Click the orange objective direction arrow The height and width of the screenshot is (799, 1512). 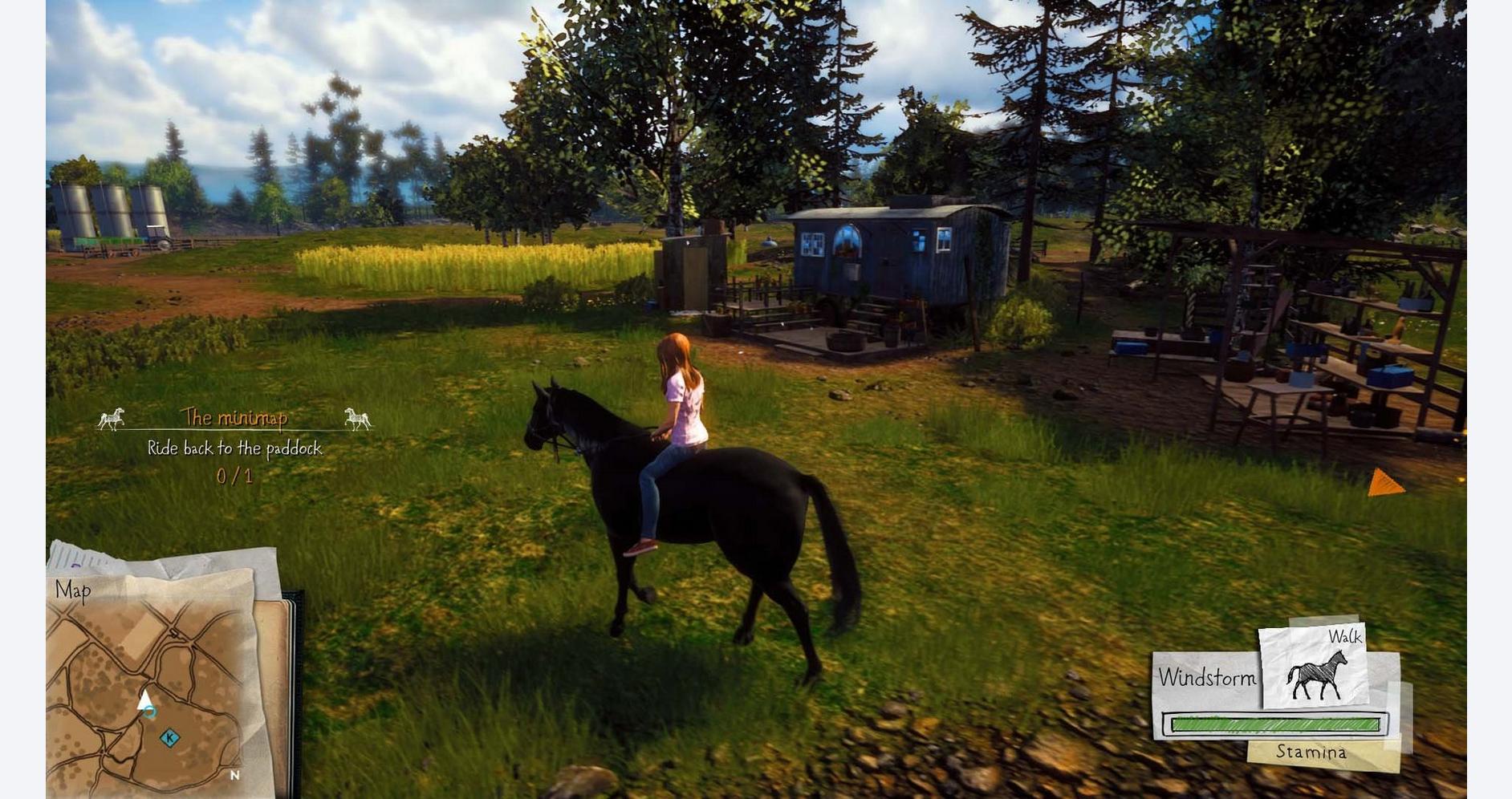(x=1384, y=483)
